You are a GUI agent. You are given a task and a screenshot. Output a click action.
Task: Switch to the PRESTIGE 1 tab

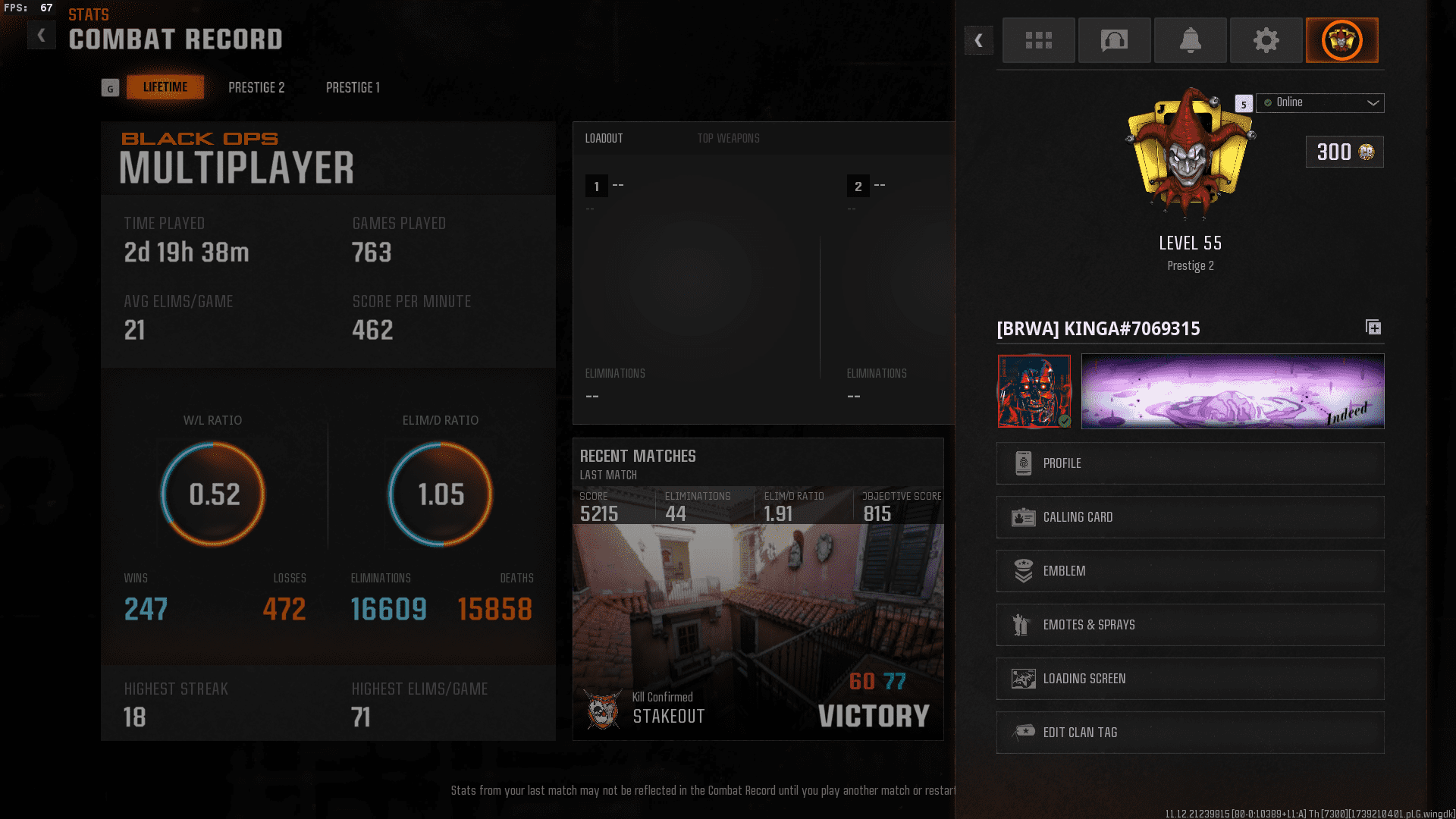click(x=352, y=87)
